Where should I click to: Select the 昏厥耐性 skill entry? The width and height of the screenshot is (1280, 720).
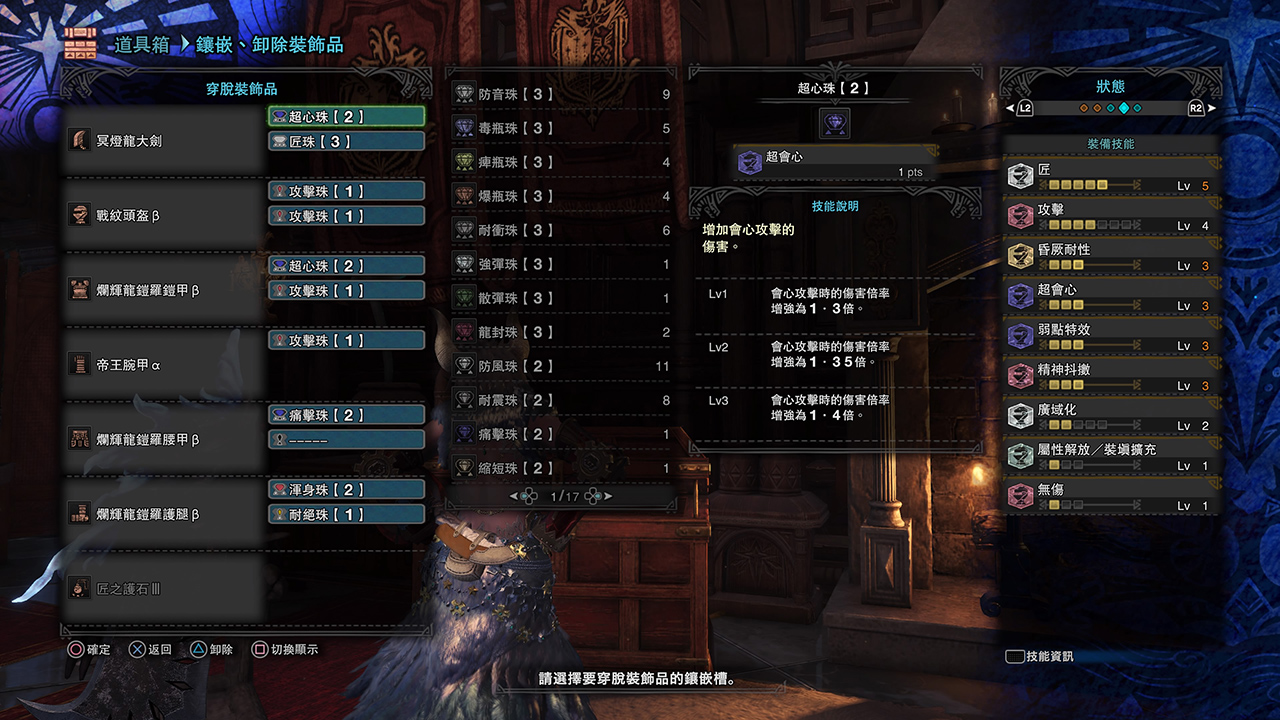point(1112,257)
